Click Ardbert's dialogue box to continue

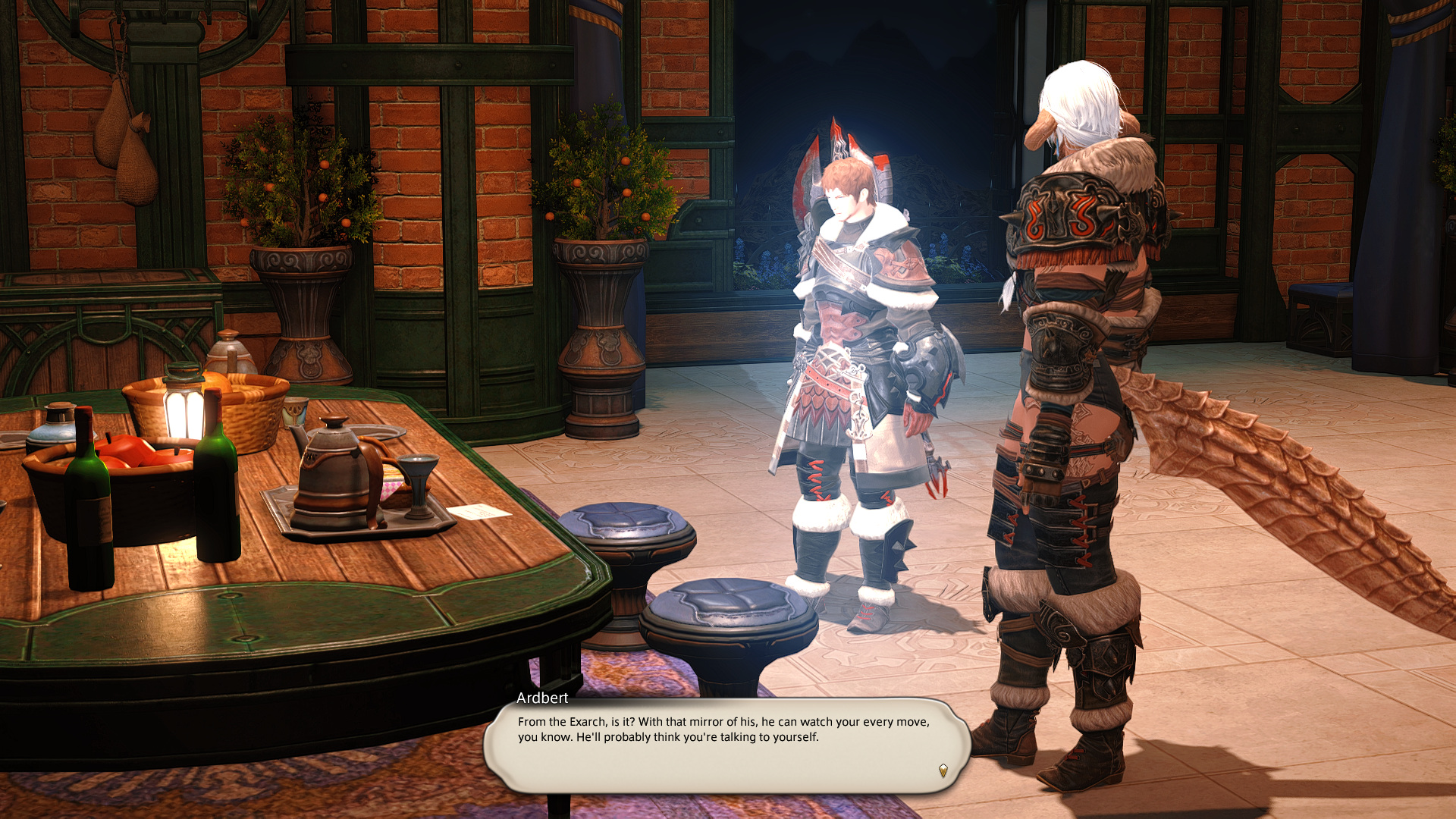726,745
